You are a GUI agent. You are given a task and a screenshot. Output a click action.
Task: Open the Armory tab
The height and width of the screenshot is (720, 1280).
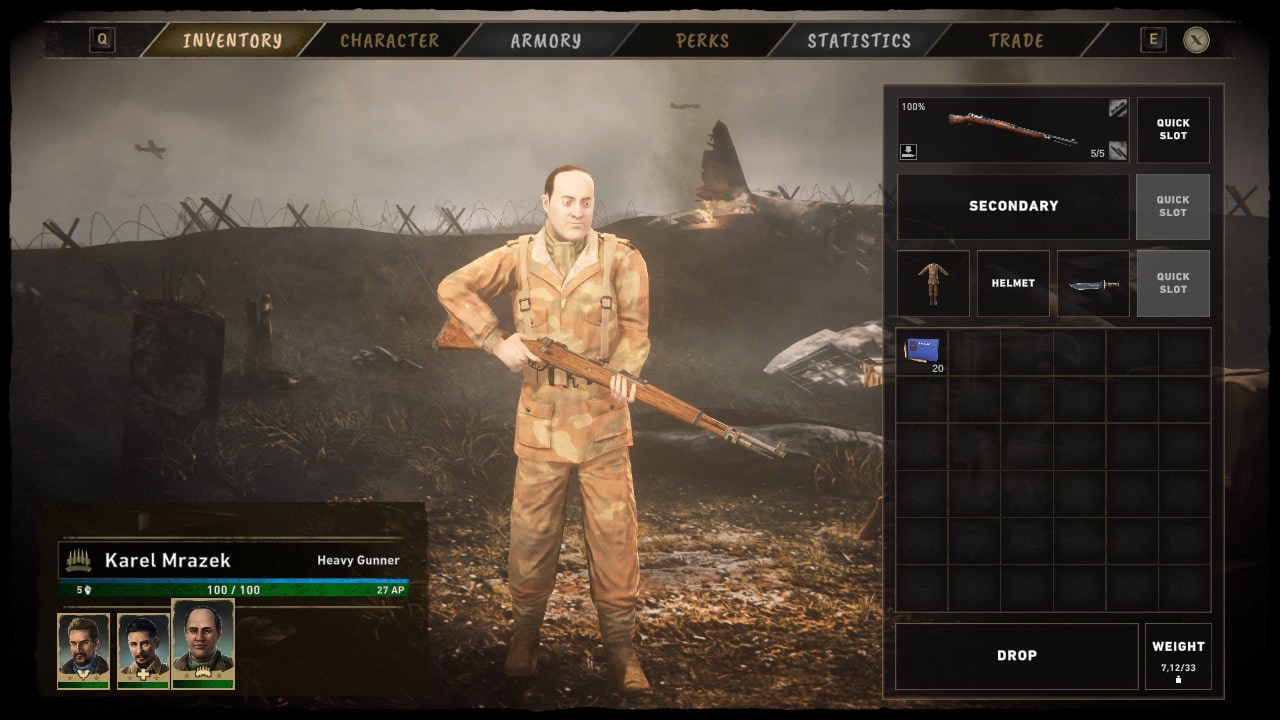(545, 41)
